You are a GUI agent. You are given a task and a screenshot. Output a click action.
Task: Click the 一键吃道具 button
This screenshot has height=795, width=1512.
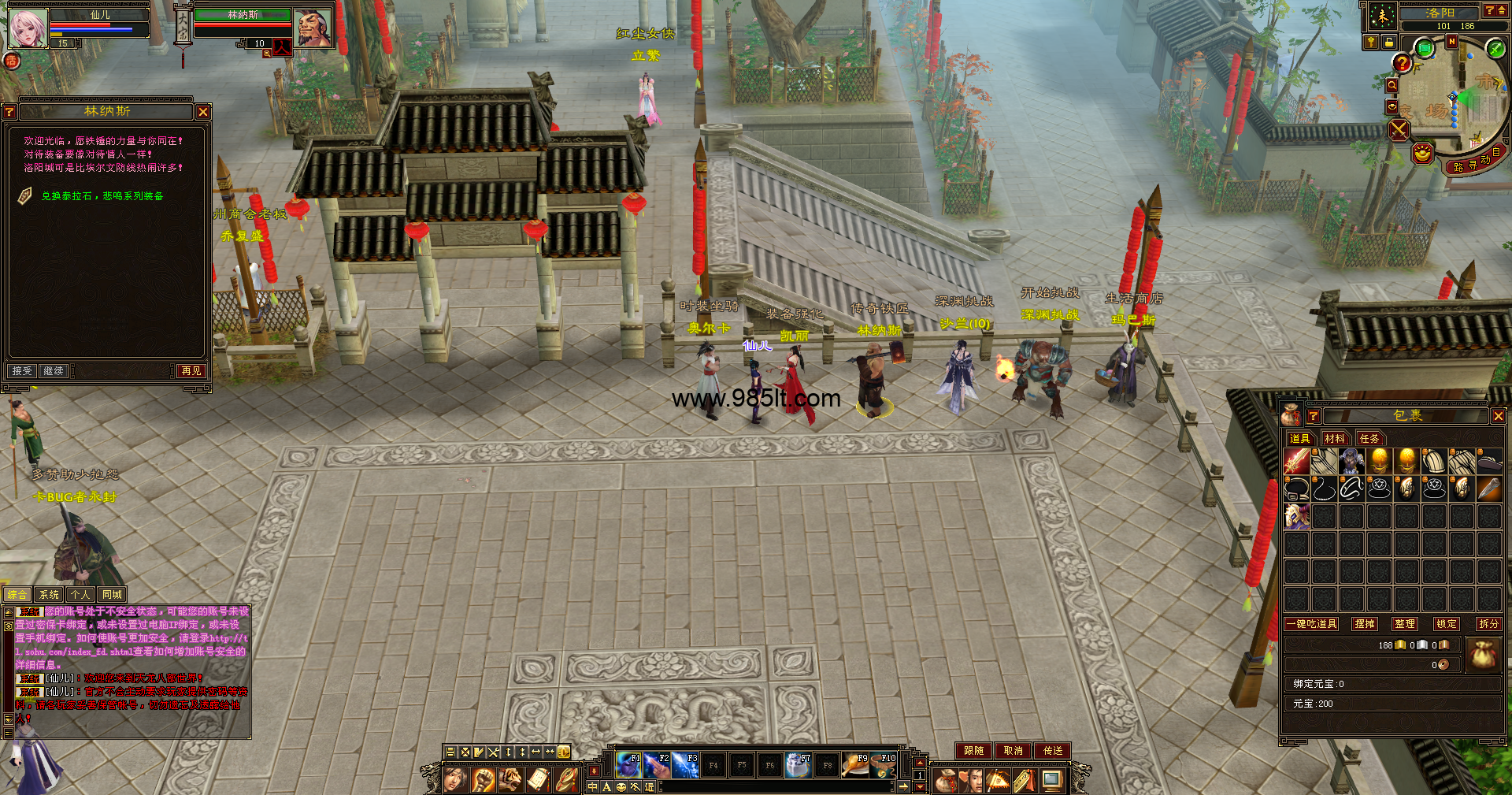[1311, 624]
